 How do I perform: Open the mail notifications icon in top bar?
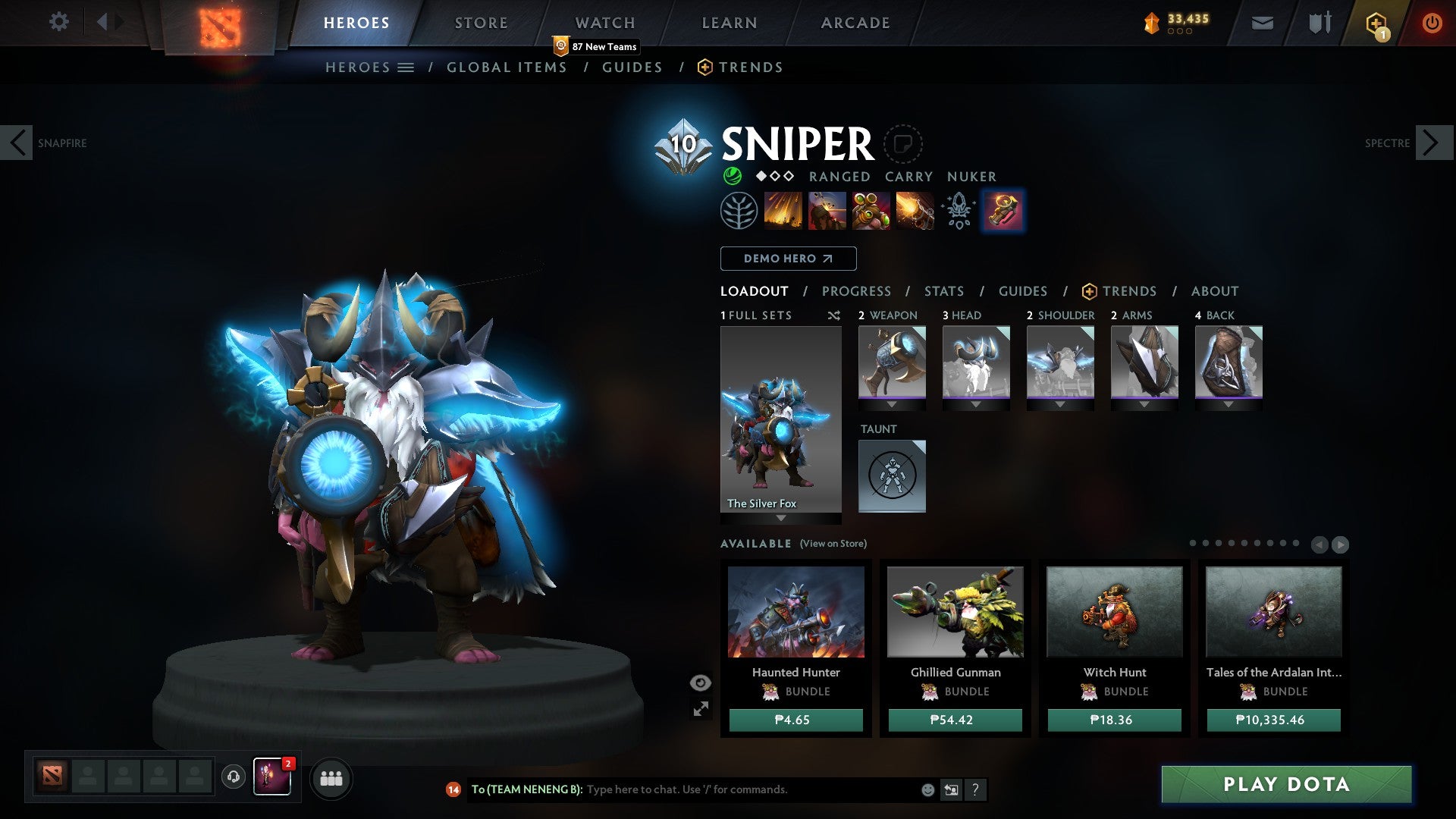click(x=1262, y=22)
